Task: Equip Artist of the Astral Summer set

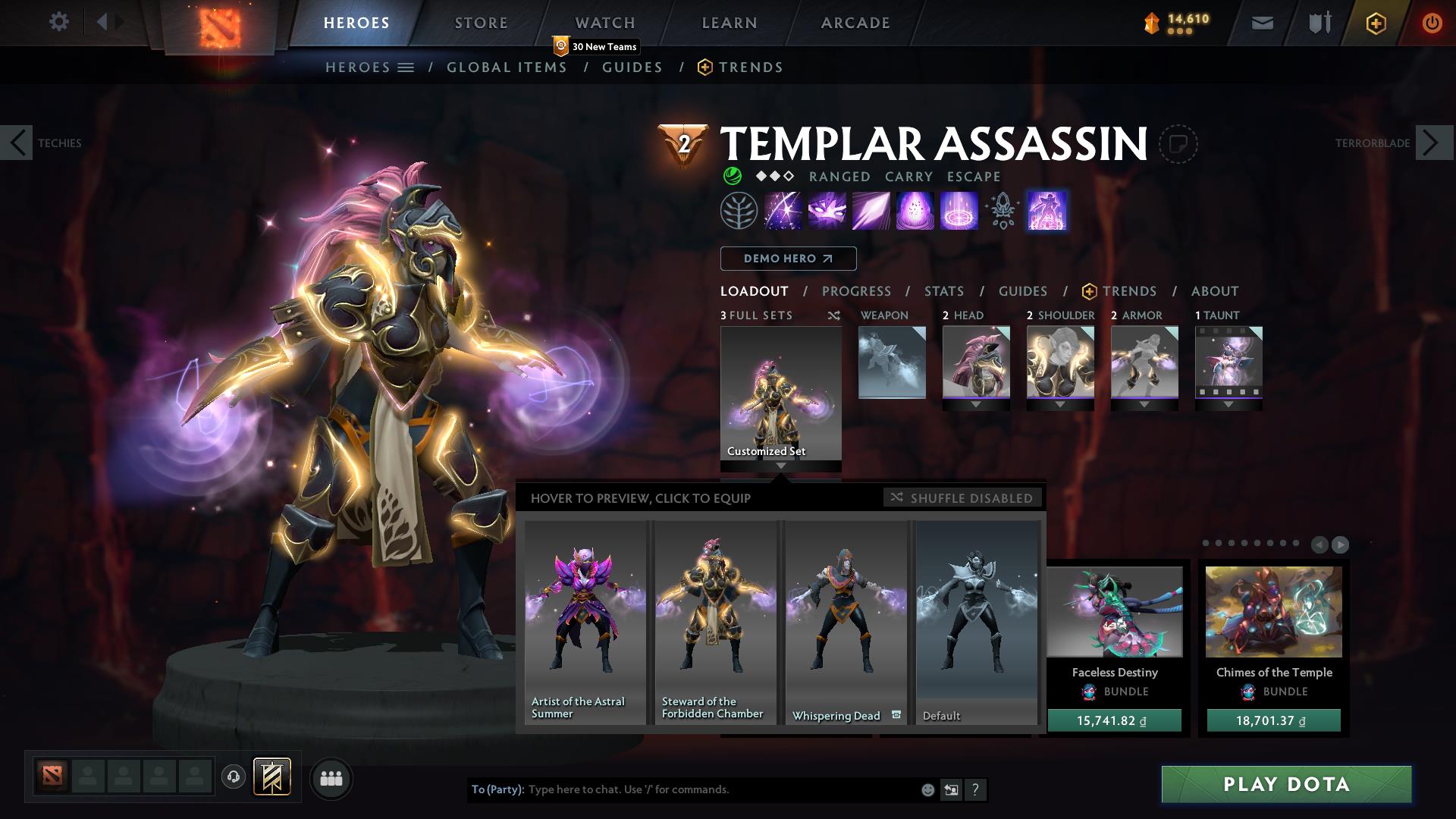Action: pos(585,622)
